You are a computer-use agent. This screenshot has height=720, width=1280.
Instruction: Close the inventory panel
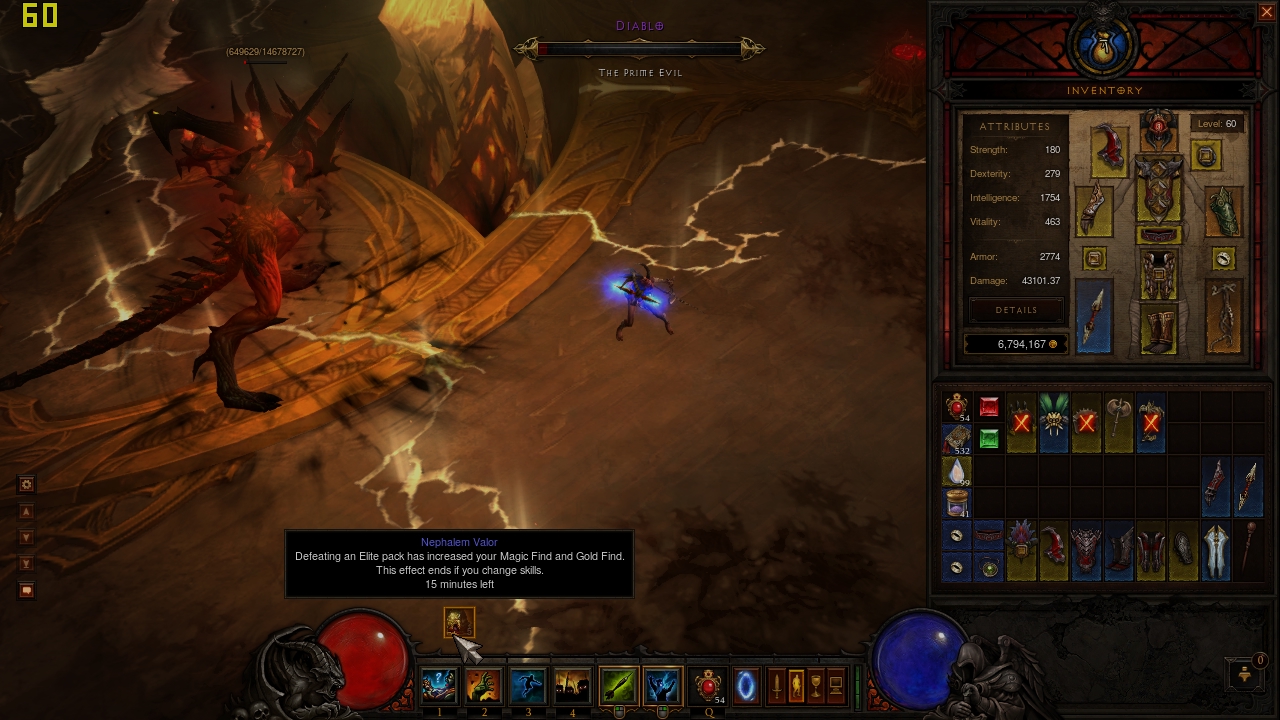(x=1266, y=12)
